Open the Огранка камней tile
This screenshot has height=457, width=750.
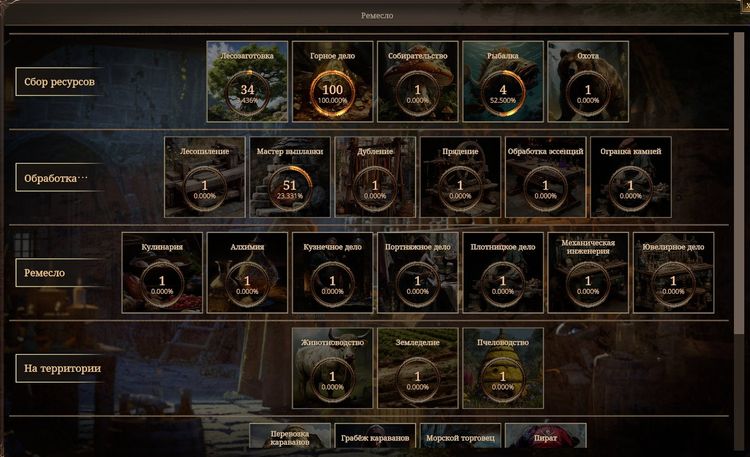(x=630, y=177)
